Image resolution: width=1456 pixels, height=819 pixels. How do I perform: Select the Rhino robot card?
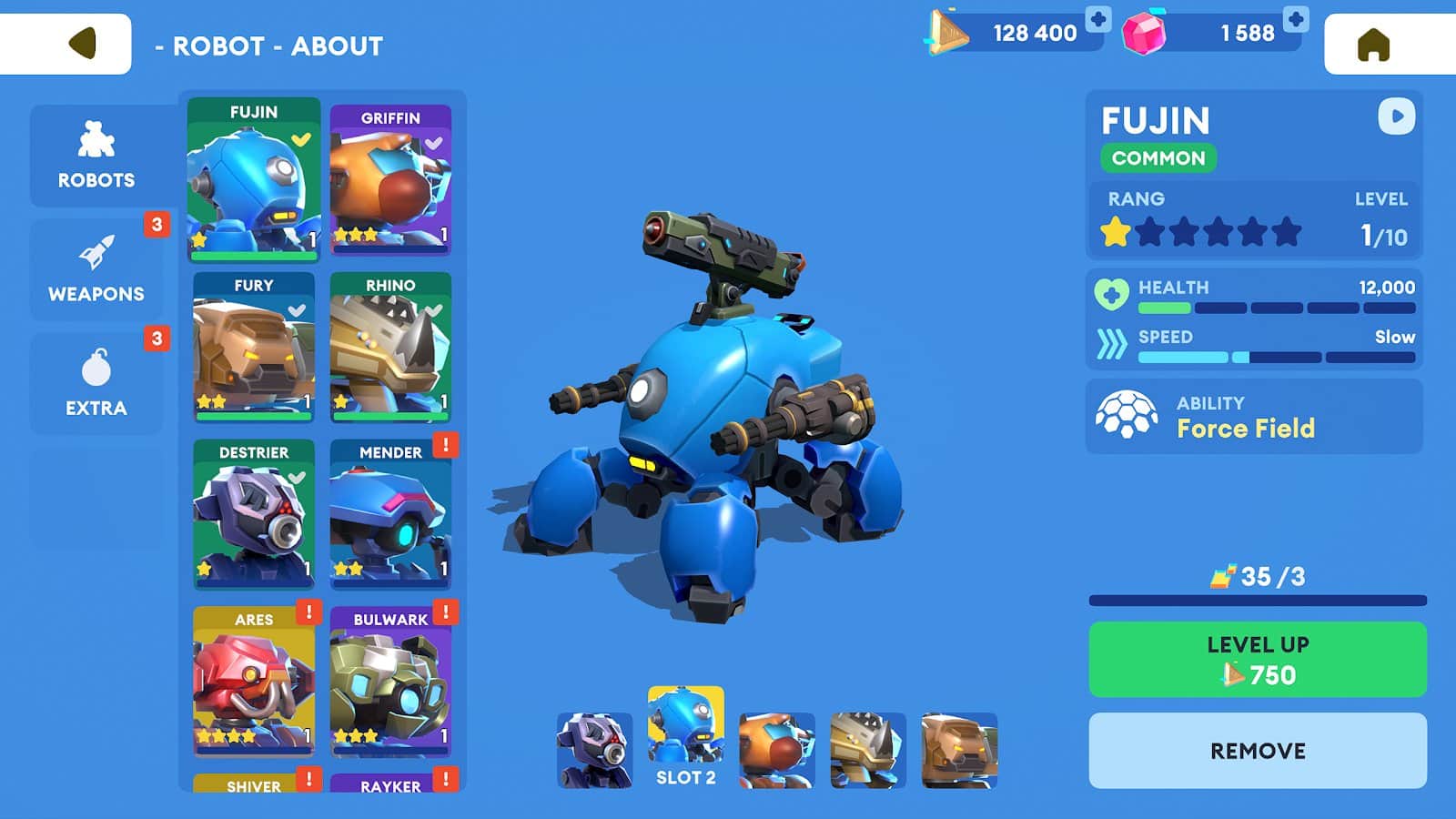coord(390,347)
